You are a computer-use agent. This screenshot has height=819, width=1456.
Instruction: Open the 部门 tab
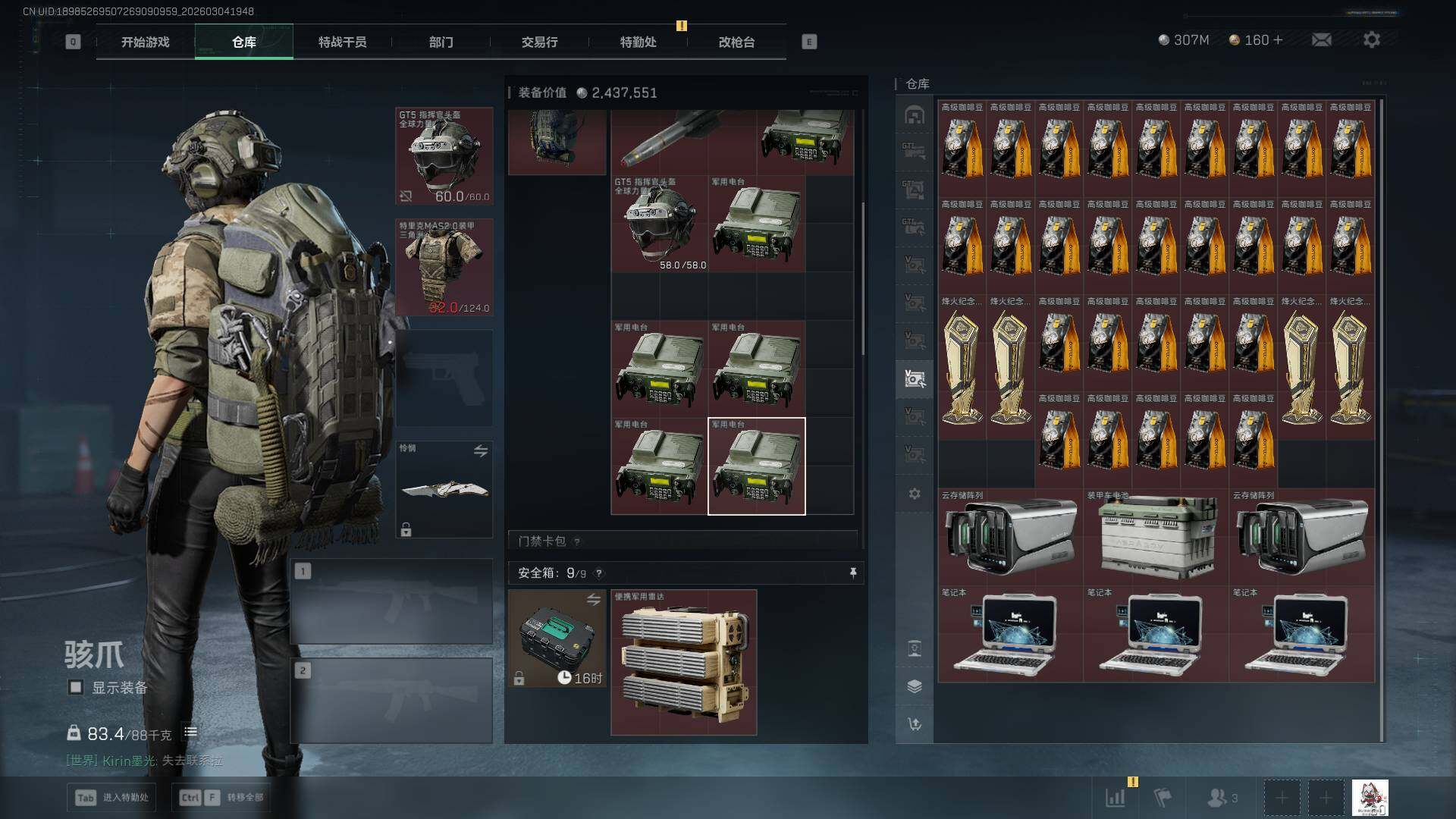pos(441,42)
